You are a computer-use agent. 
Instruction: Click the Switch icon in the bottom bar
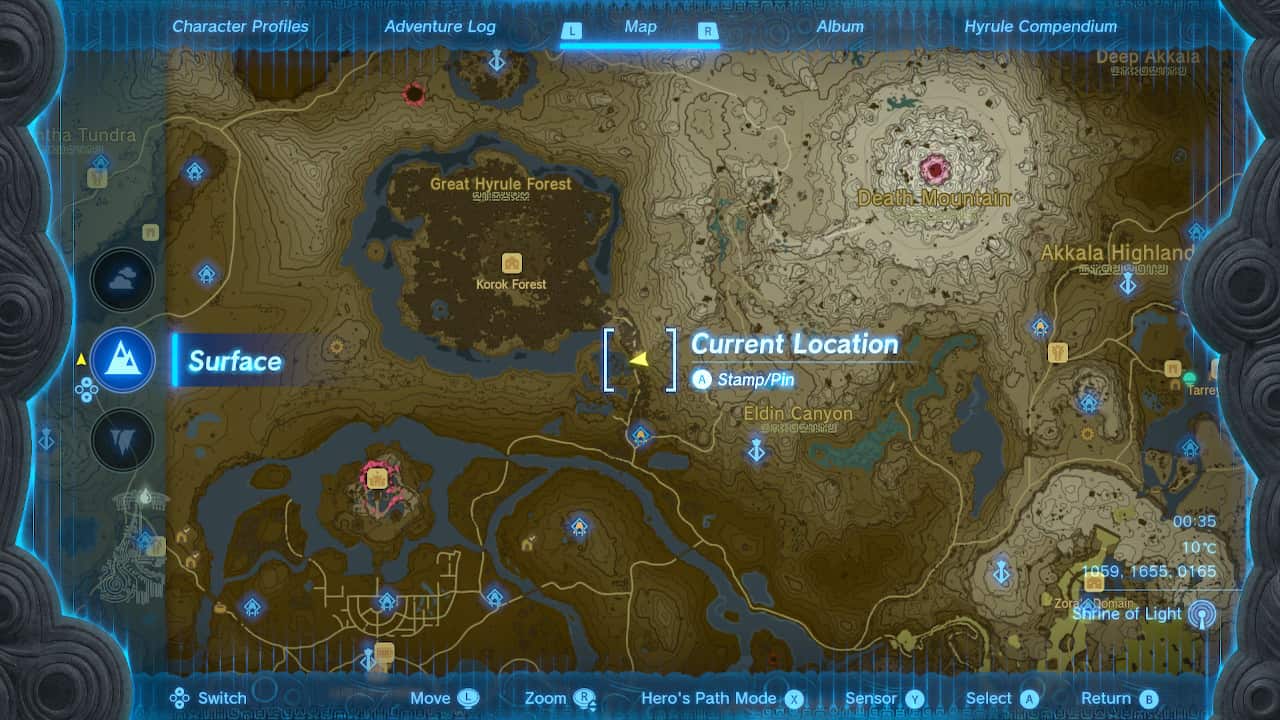coord(181,698)
